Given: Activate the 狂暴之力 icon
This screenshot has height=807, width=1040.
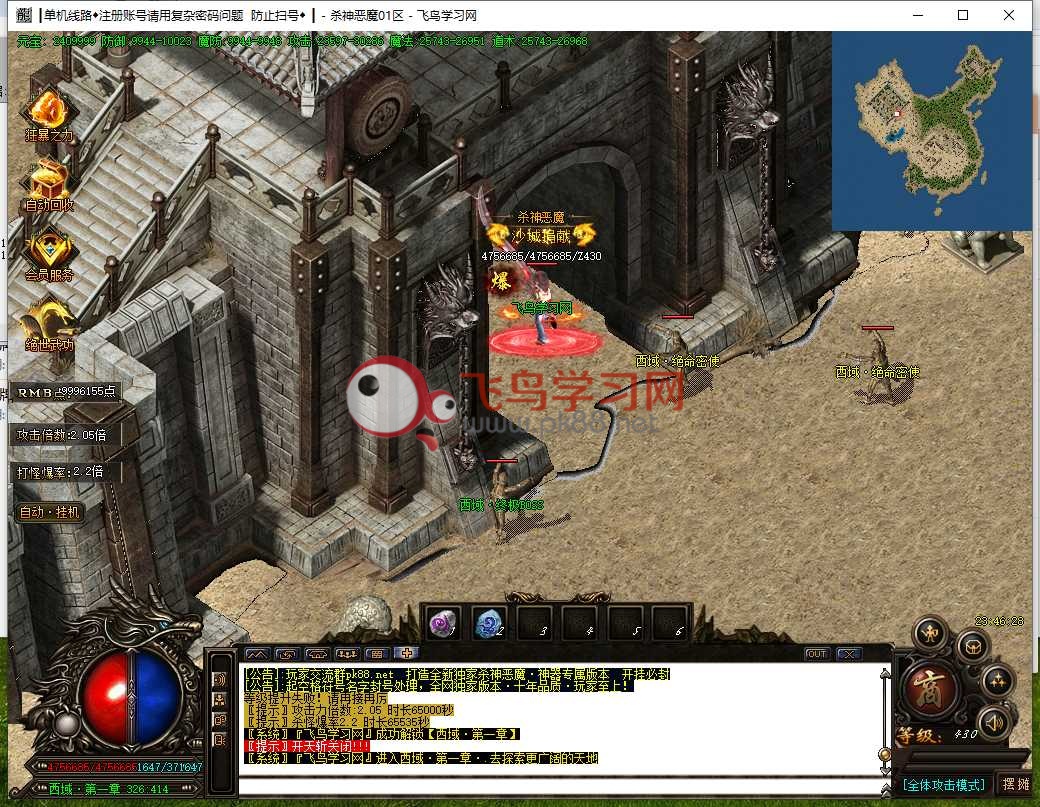Looking at the screenshot, I should click(x=47, y=111).
